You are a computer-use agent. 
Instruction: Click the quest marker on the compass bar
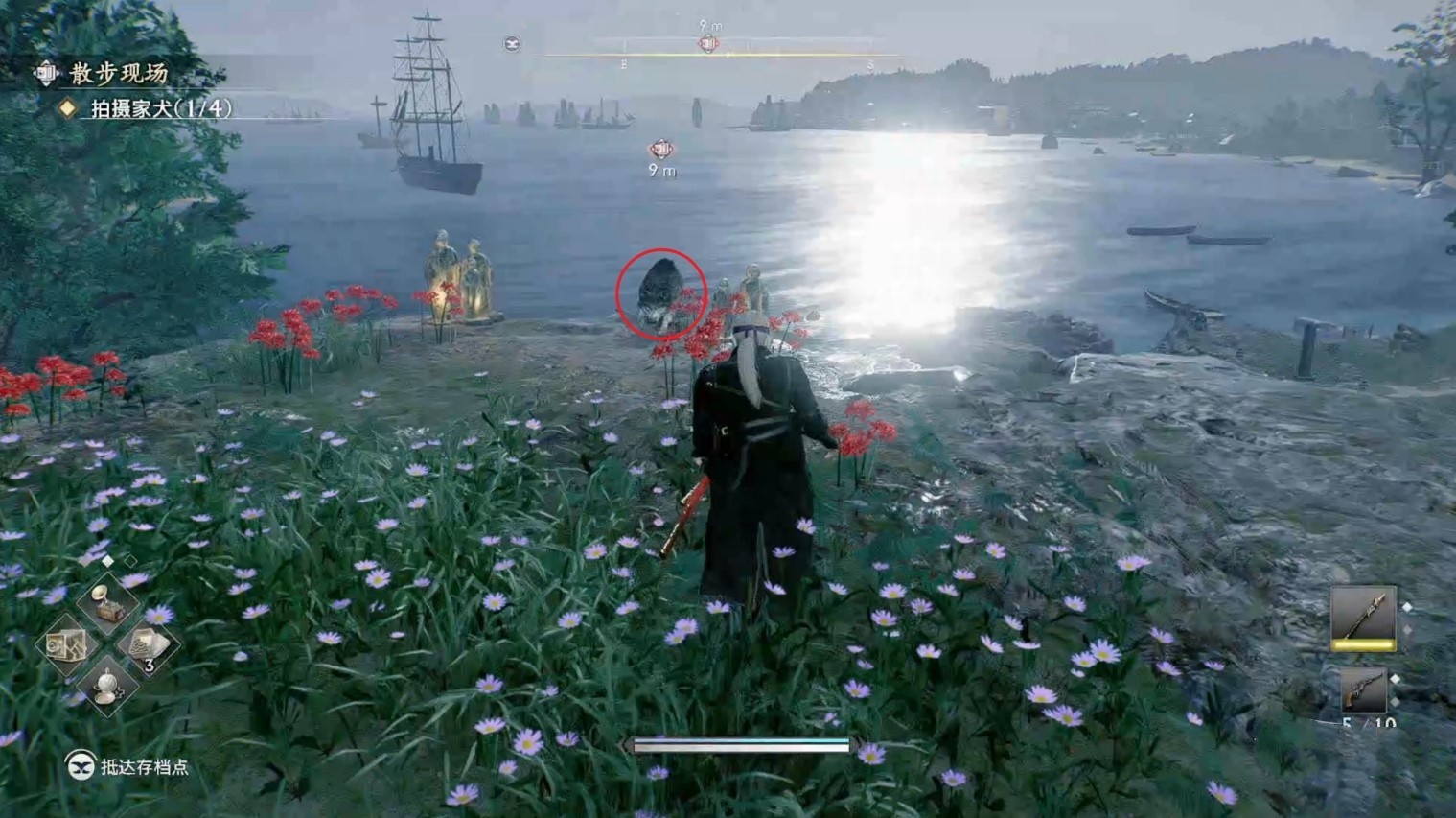pos(708,43)
